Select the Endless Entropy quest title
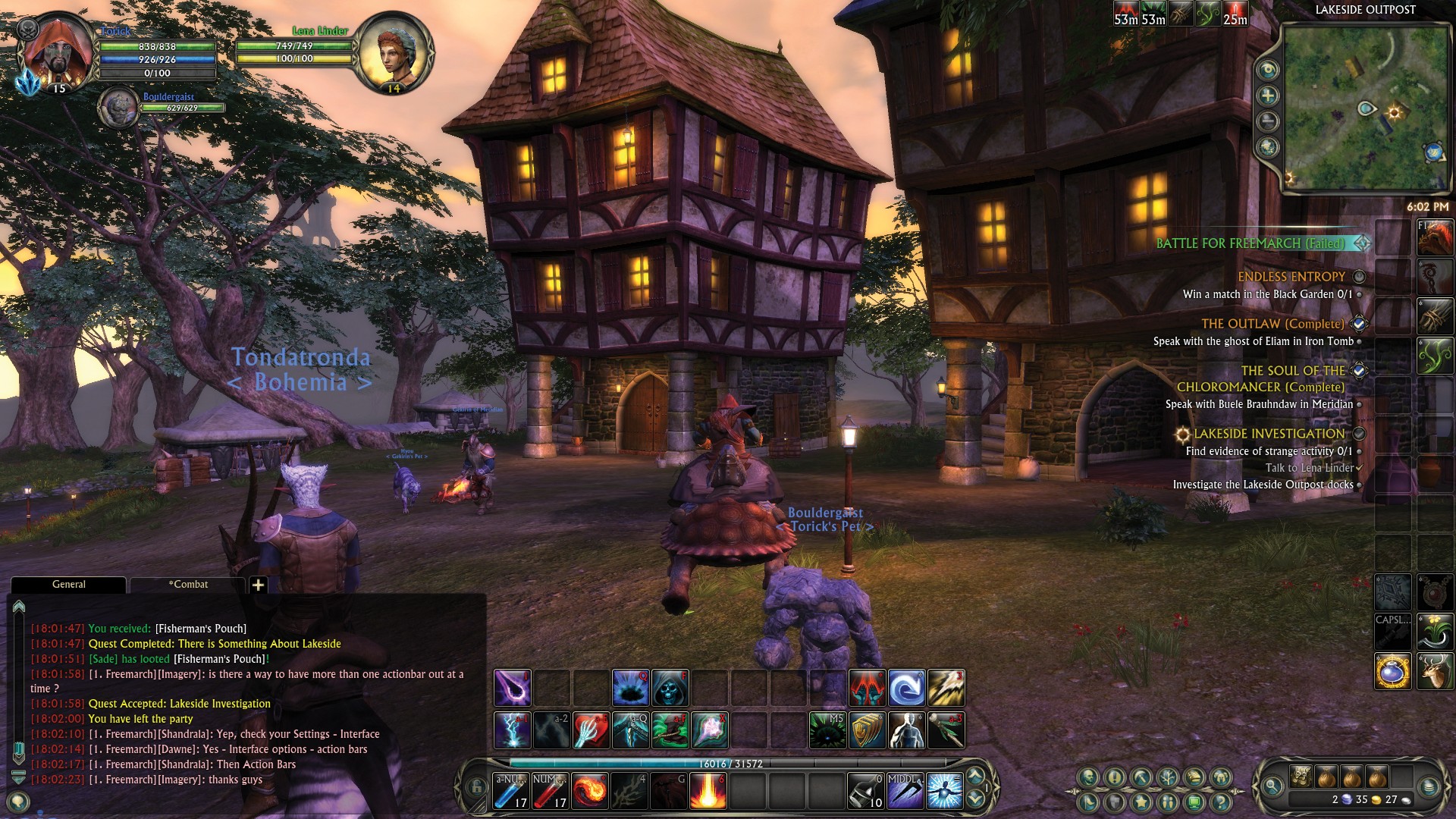This screenshot has width=1456, height=819. tap(1291, 277)
